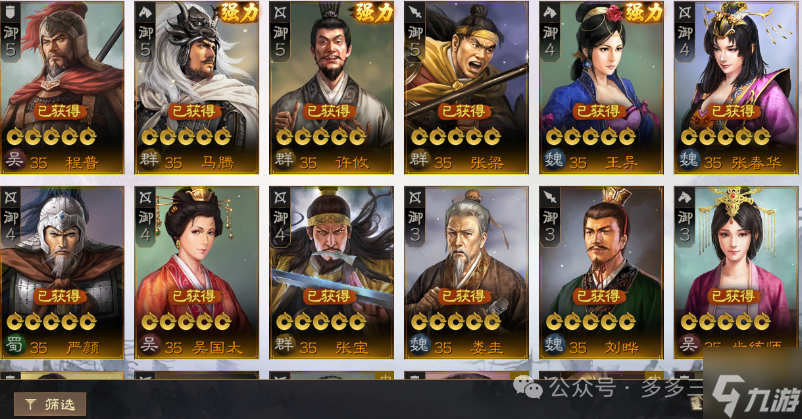This screenshot has height=419, width=802.
Task: View the 娄圭 hero card
Action: click(465, 270)
